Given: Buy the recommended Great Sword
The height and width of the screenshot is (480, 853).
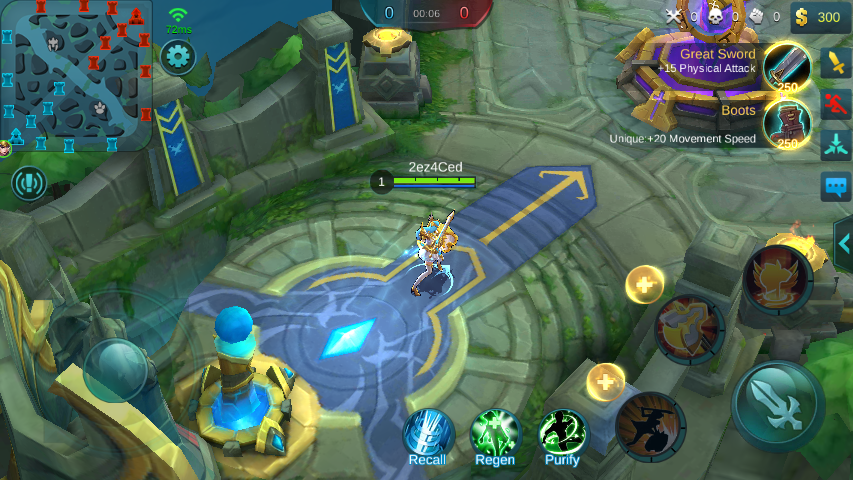Looking at the screenshot, I should coord(787,66).
